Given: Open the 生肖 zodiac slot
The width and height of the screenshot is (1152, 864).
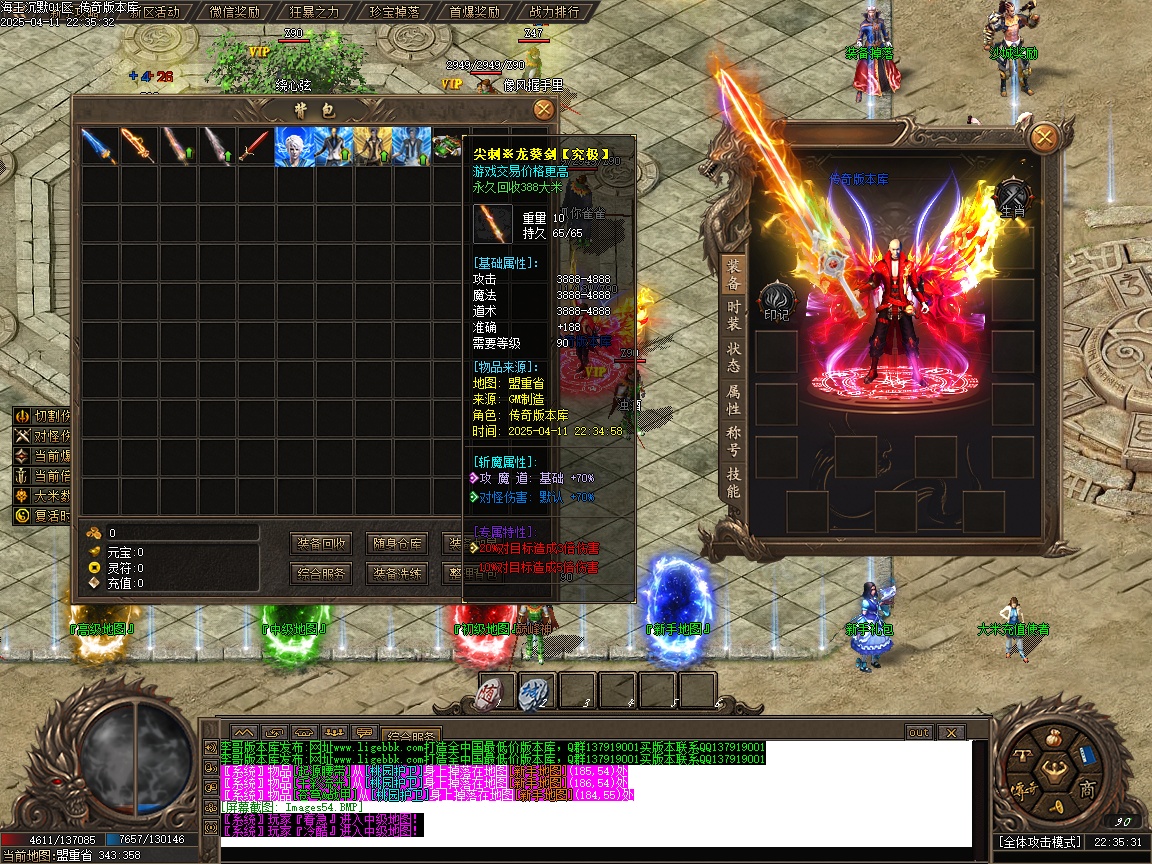Looking at the screenshot, I should (x=1013, y=195).
